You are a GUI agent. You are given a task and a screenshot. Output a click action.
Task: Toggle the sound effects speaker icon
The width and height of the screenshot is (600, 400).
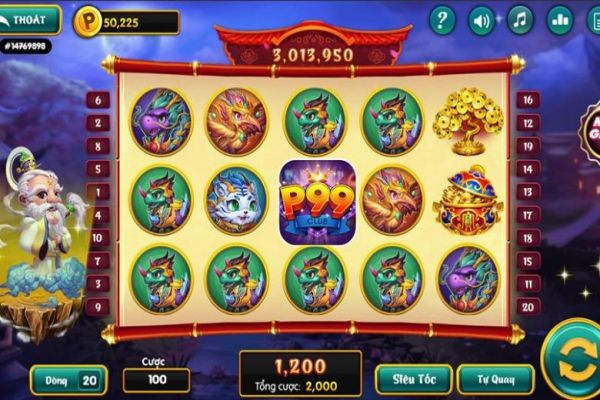pos(482,20)
